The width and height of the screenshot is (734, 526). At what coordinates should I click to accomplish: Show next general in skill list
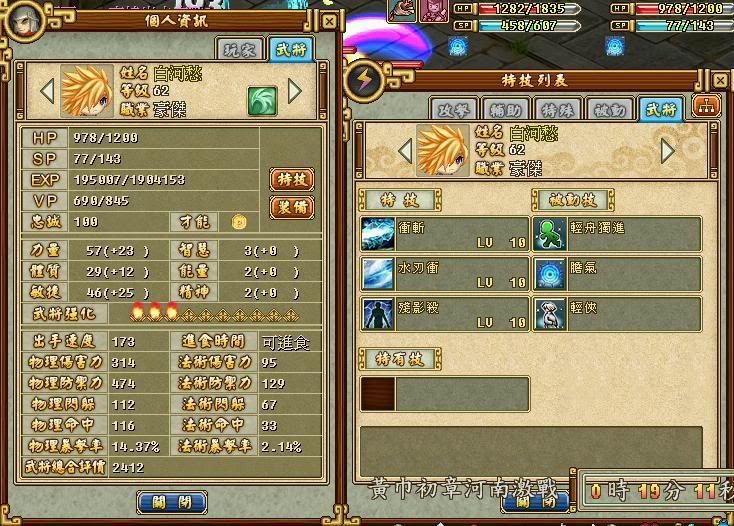pos(668,151)
